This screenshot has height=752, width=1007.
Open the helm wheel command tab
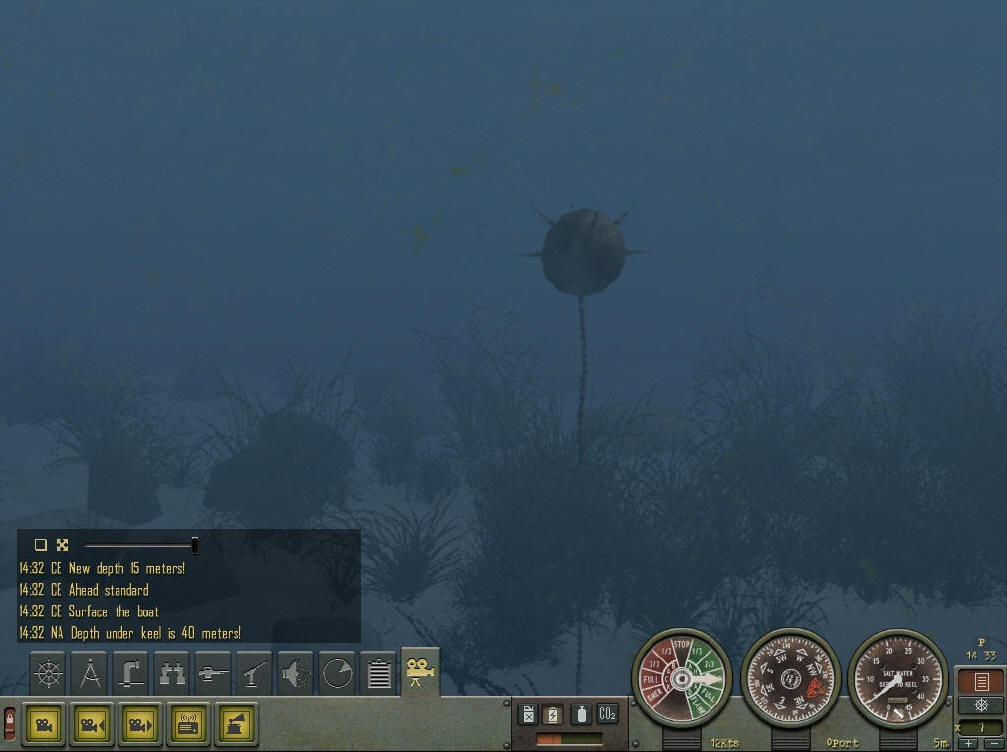[x=48, y=674]
